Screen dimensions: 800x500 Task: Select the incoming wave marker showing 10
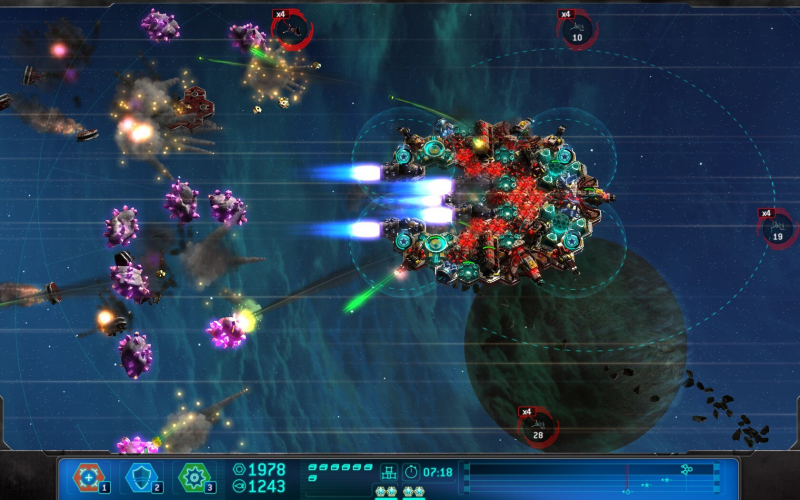(577, 33)
